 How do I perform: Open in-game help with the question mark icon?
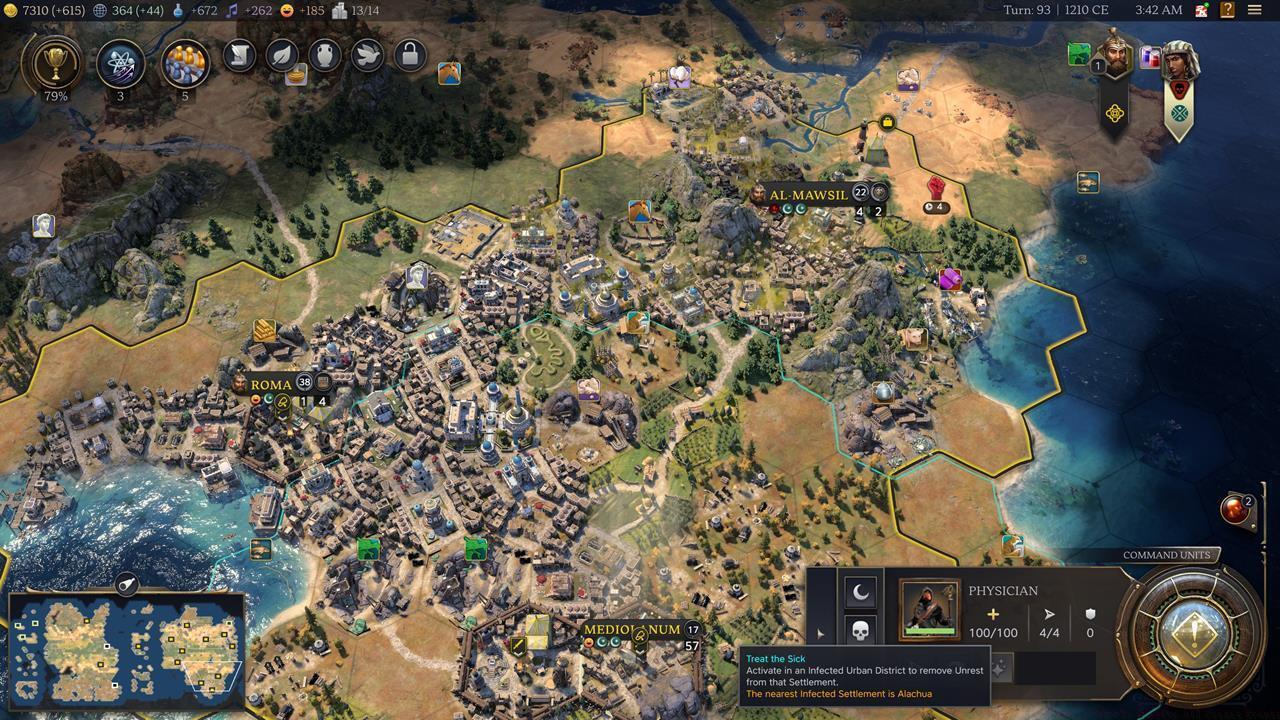(x=1227, y=9)
